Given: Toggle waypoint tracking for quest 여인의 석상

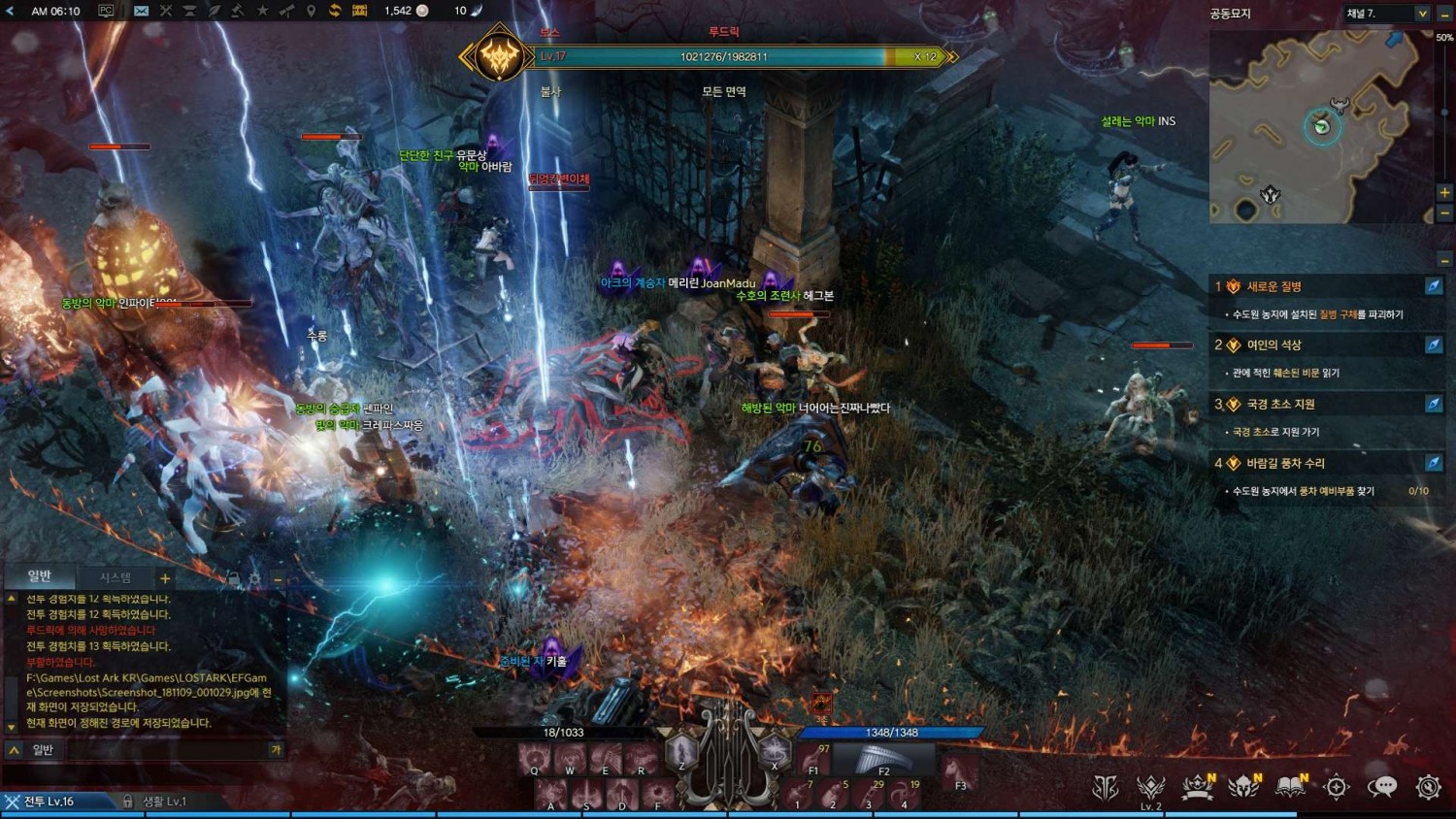Looking at the screenshot, I should (1434, 345).
